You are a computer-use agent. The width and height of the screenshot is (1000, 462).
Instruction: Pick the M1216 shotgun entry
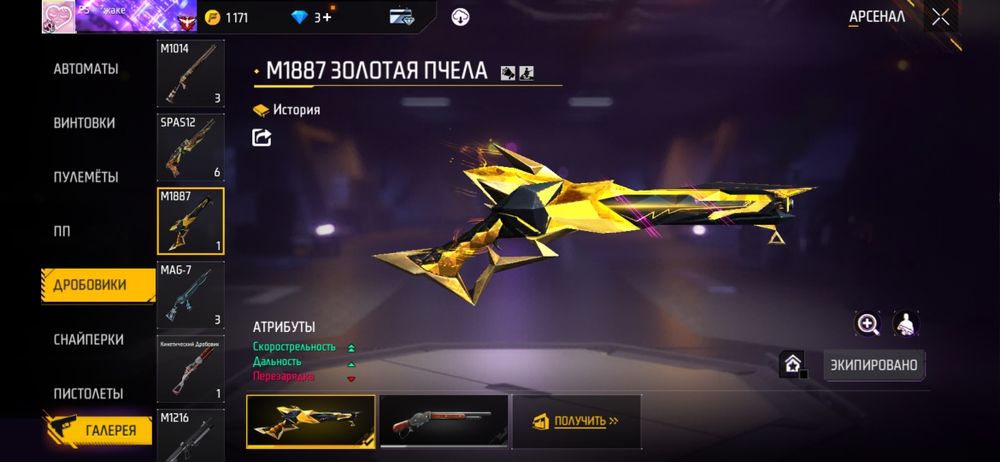pos(190,435)
